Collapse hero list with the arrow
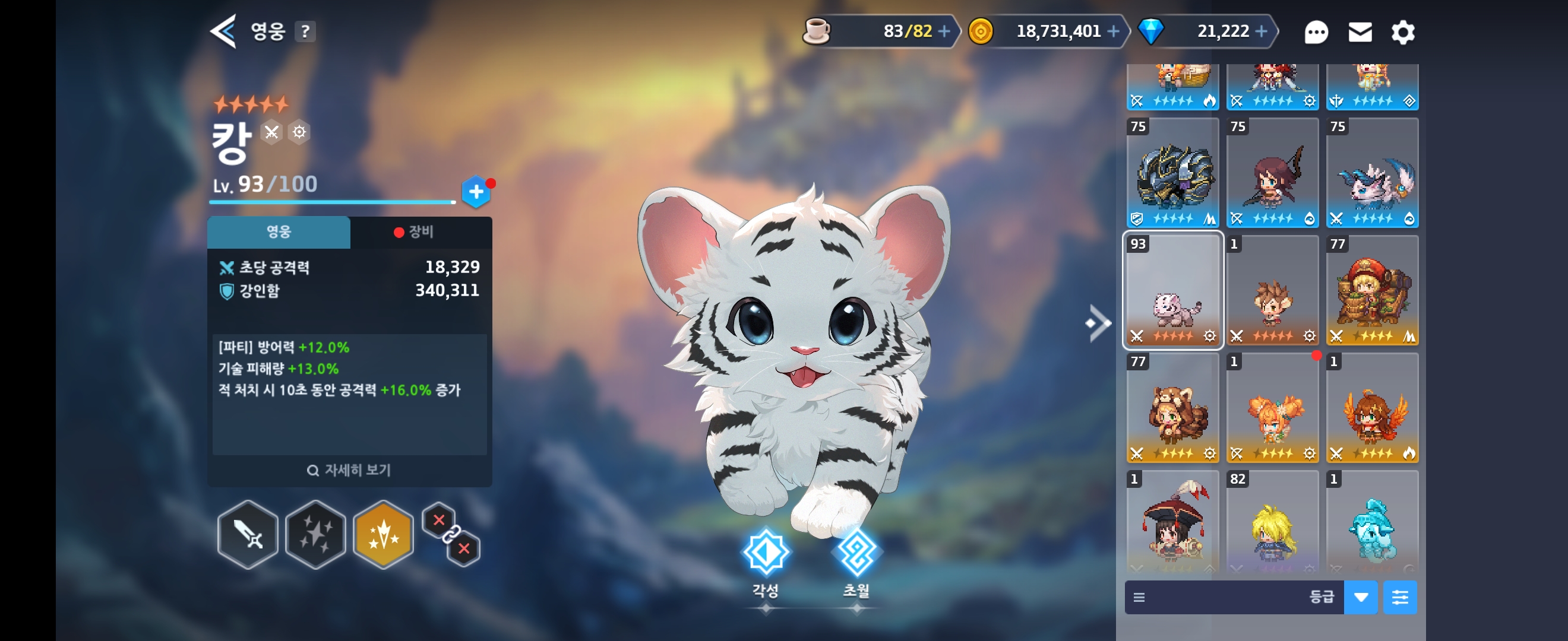This screenshot has width=1568, height=641. [x=1098, y=323]
